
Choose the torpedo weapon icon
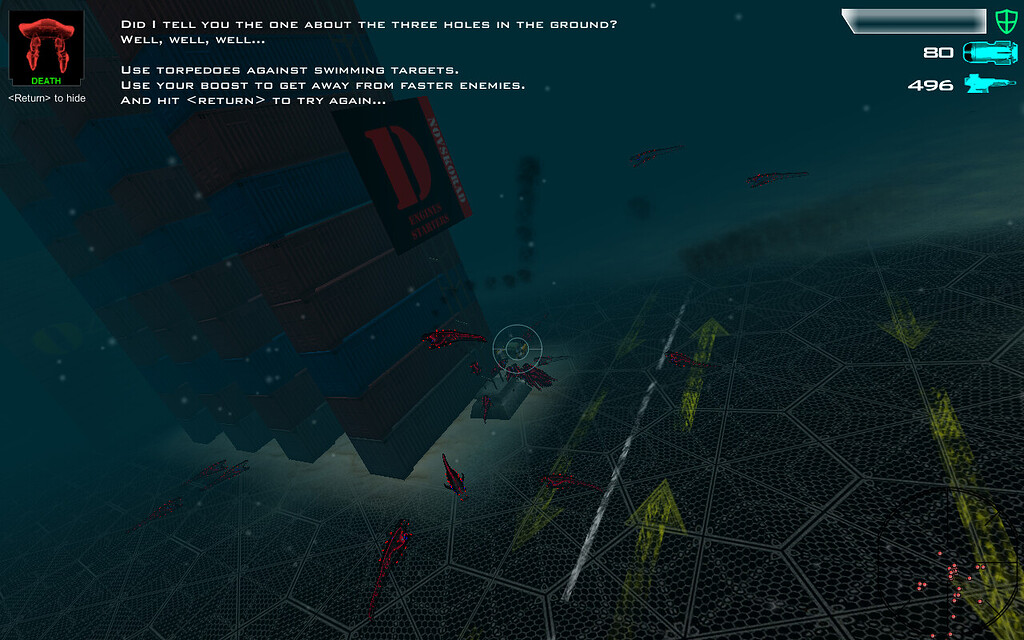[x=988, y=53]
